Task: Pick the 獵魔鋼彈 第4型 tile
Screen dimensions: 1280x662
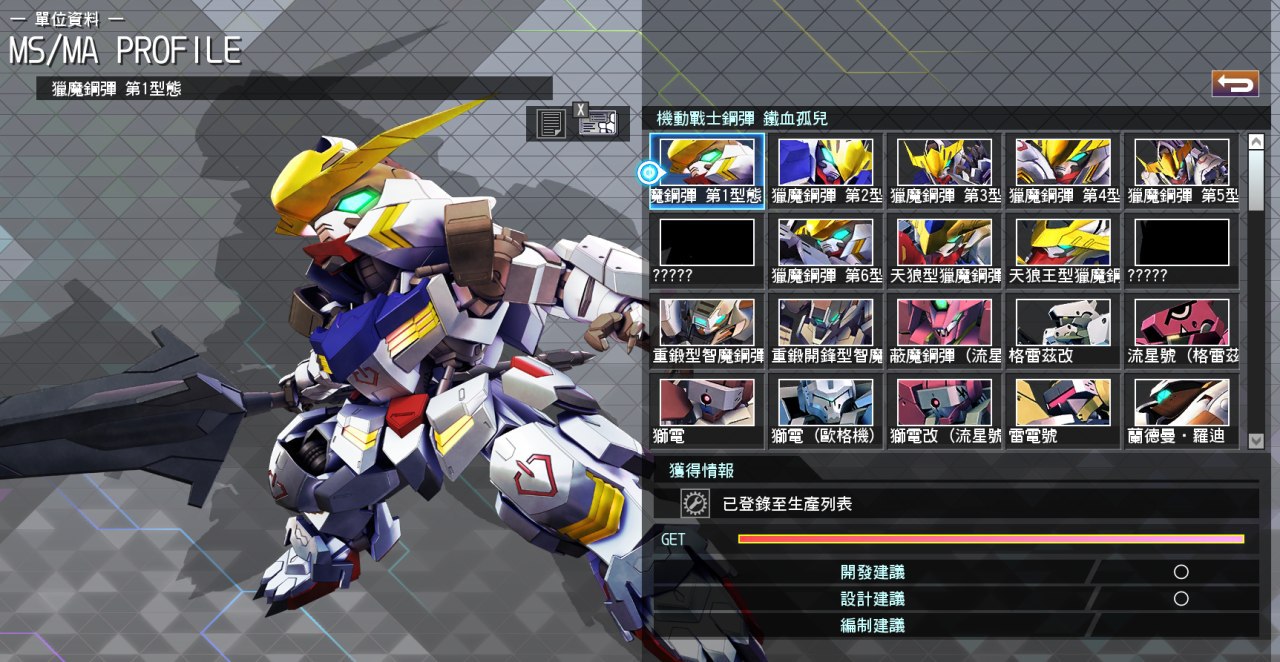Action: point(1063,171)
